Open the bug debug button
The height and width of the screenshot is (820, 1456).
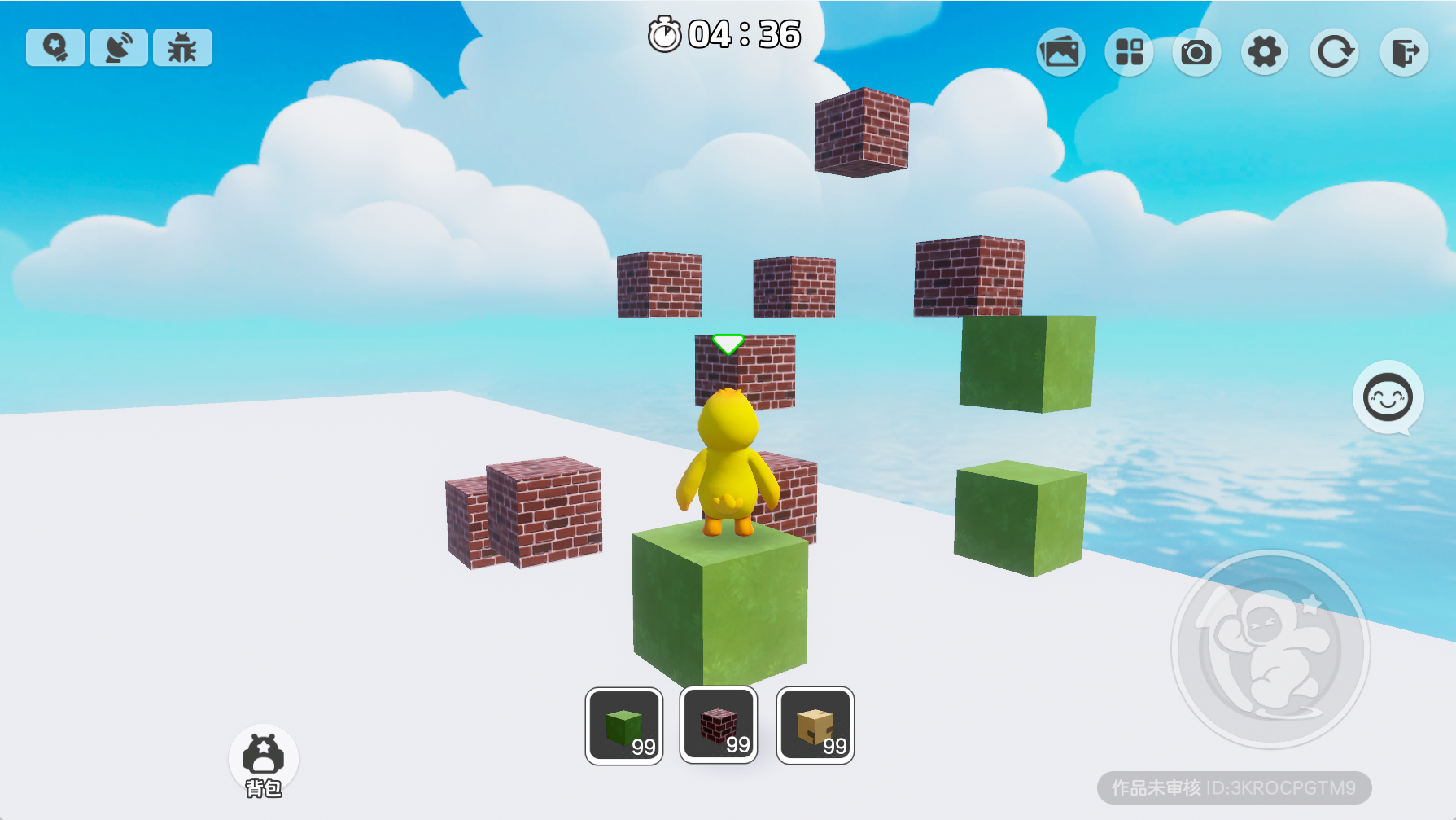click(x=182, y=47)
